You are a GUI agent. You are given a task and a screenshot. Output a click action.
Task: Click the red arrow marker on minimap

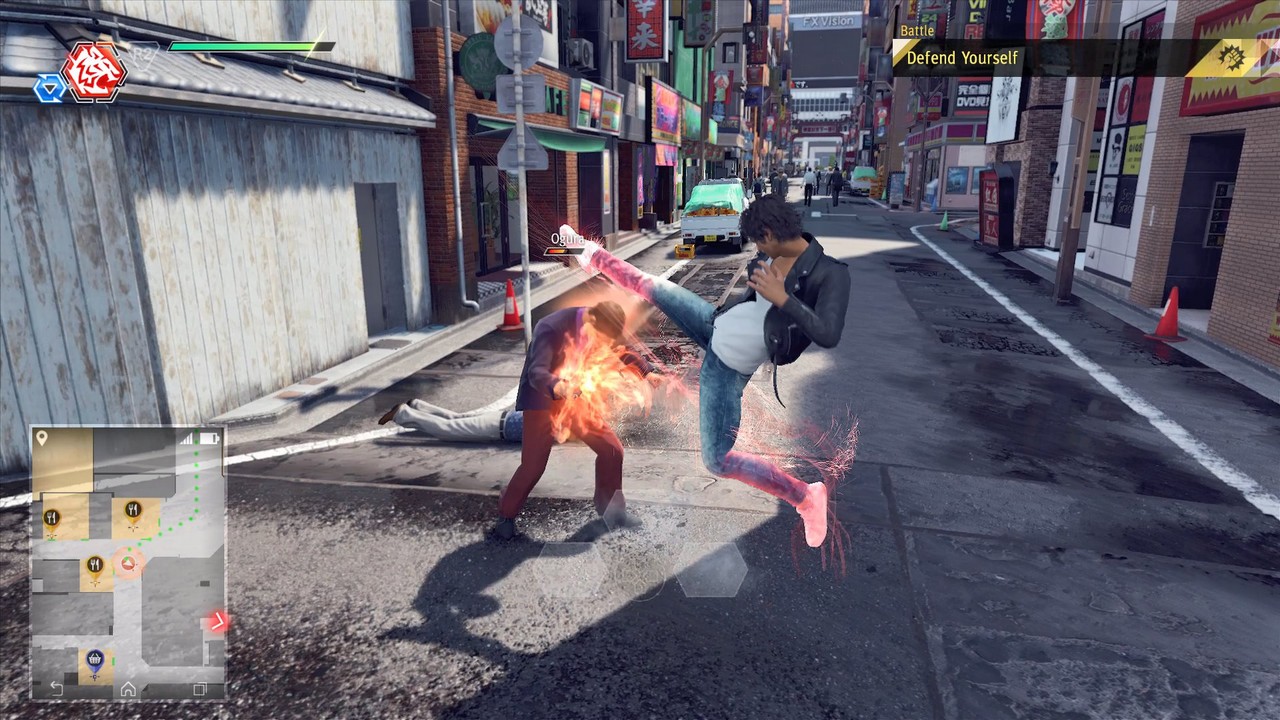coord(216,622)
